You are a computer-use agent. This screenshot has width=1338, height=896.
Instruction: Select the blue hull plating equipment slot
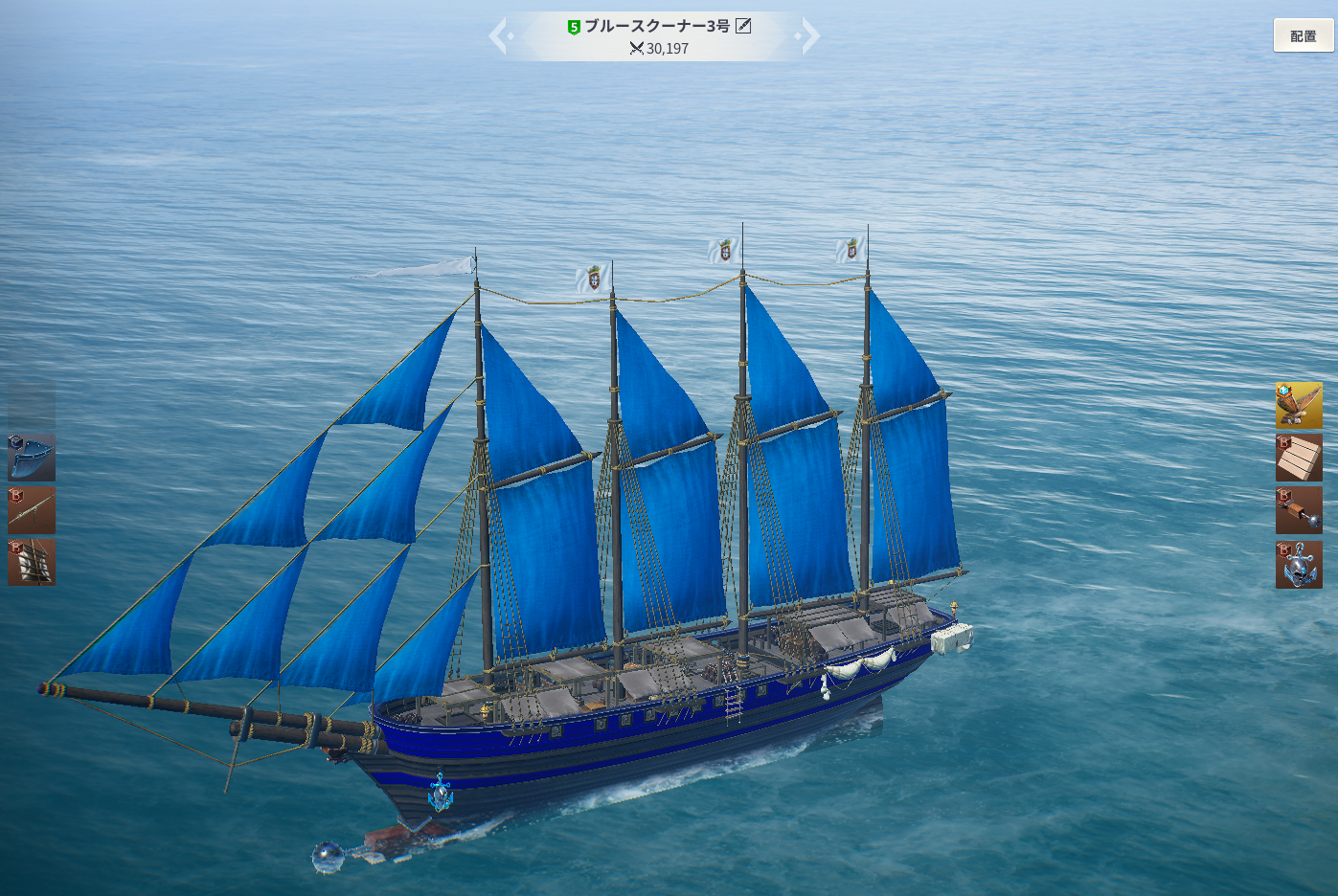pos(32,457)
